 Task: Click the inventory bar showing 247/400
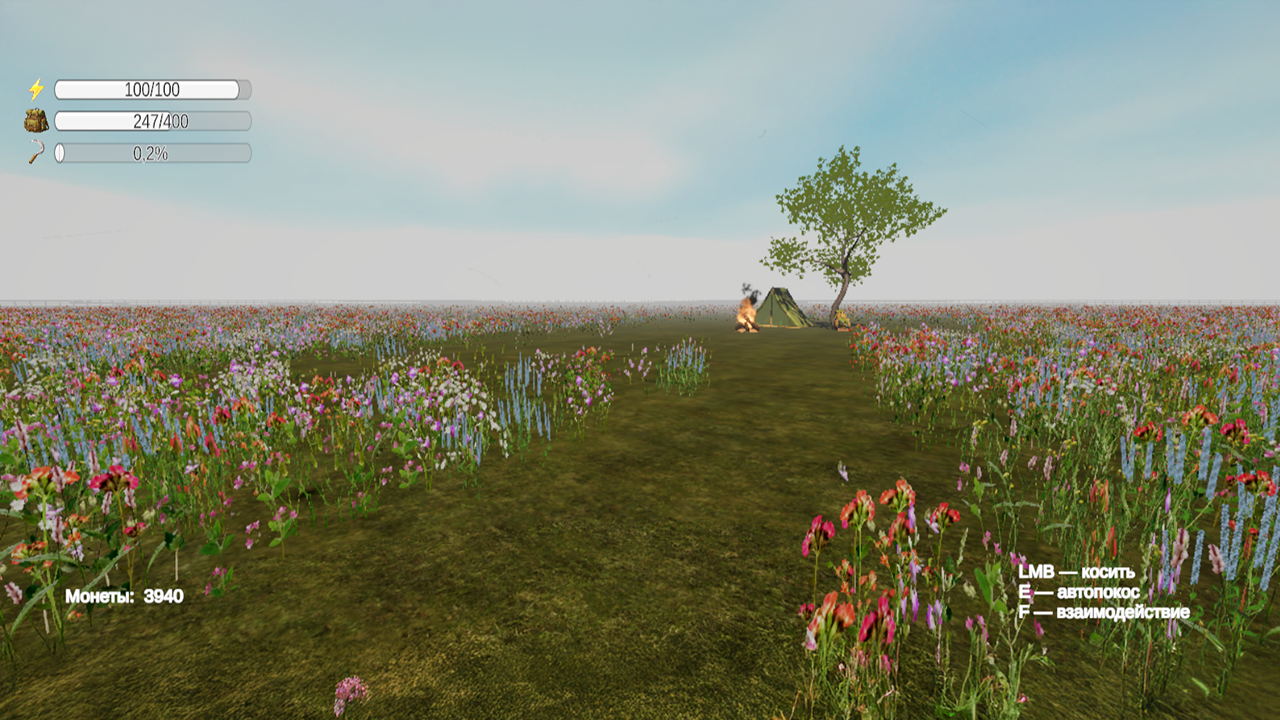tap(152, 122)
